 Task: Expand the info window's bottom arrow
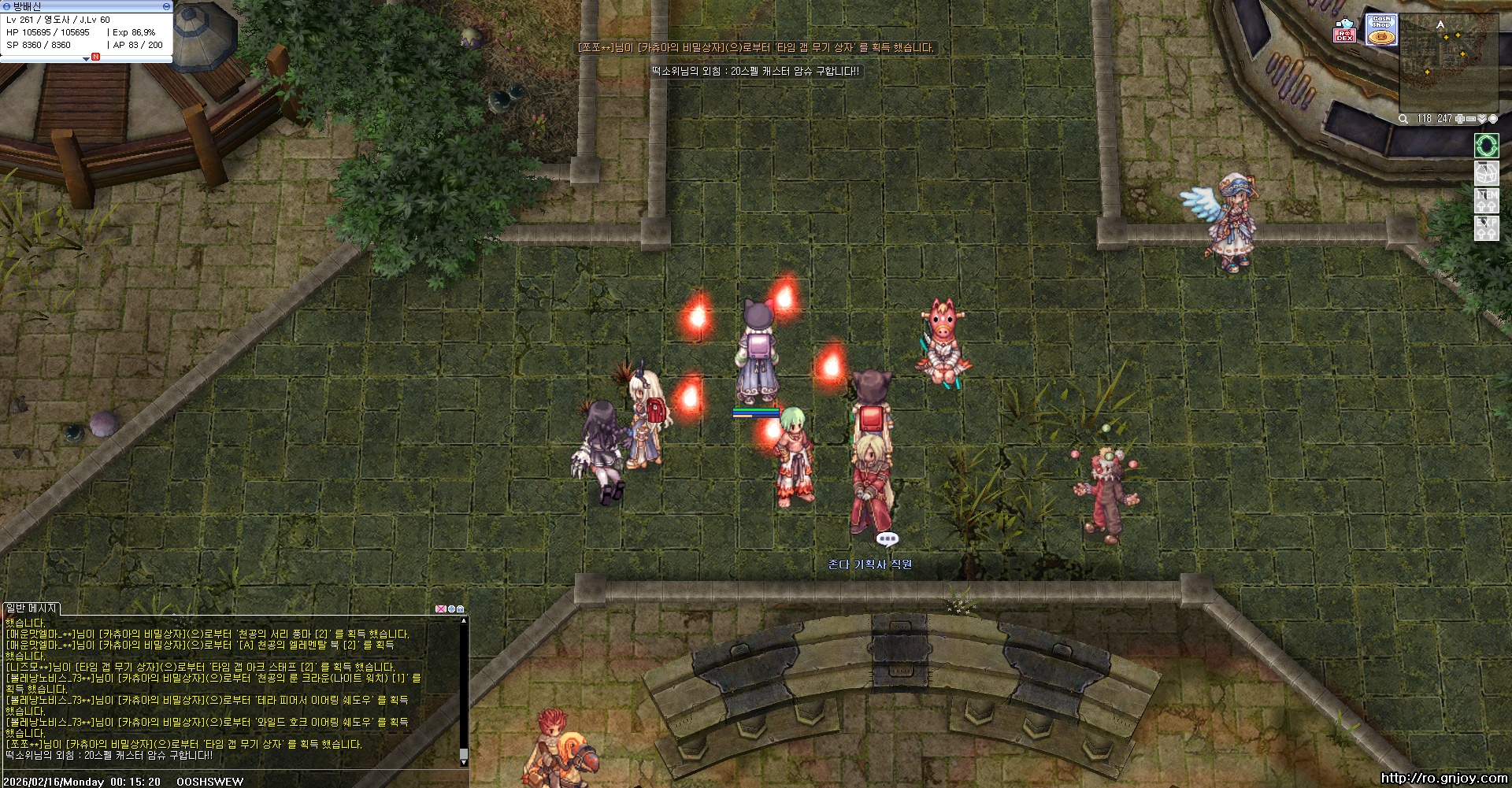click(x=86, y=59)
